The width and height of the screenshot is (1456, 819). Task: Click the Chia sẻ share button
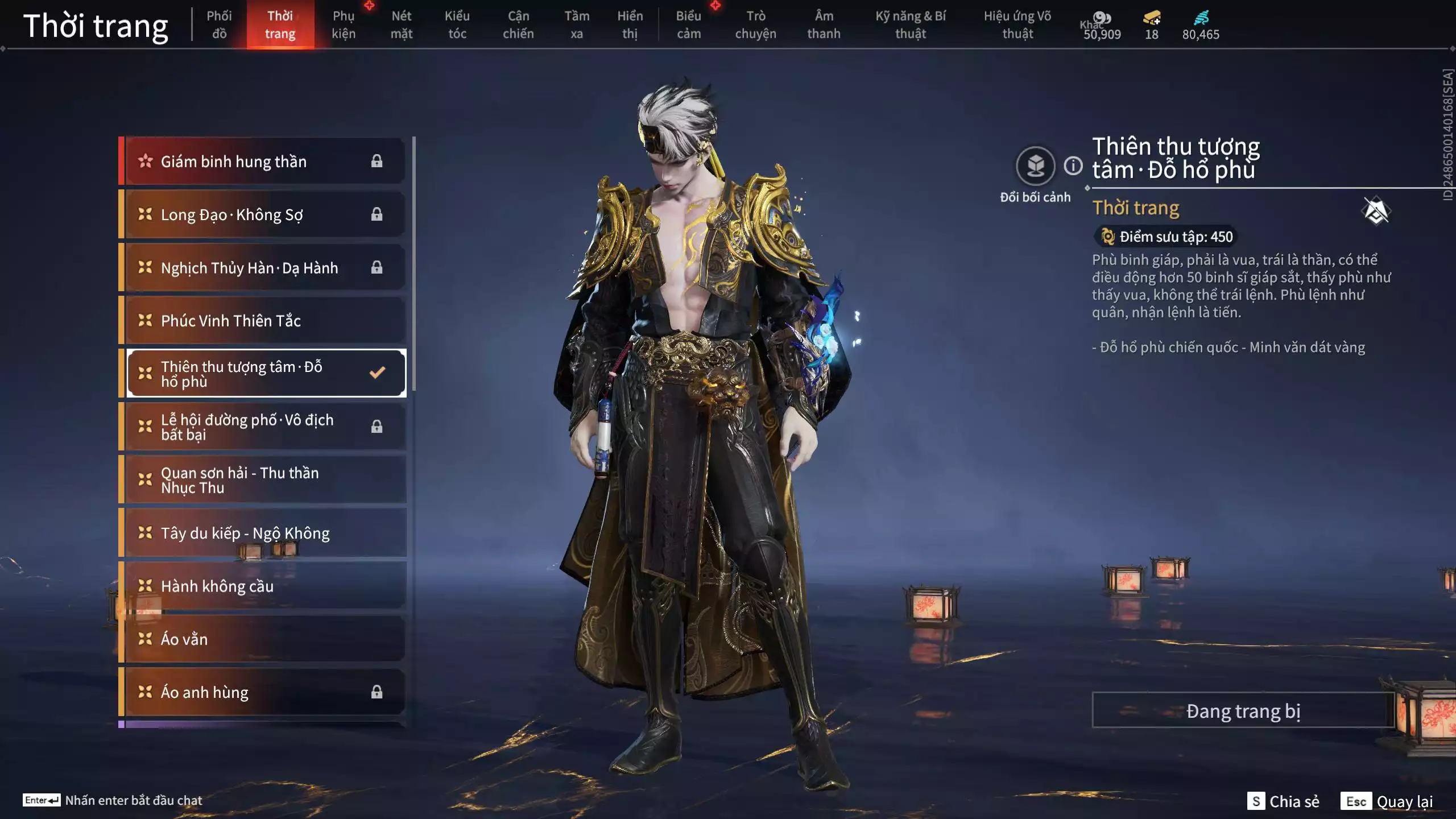click(1283, 801)
